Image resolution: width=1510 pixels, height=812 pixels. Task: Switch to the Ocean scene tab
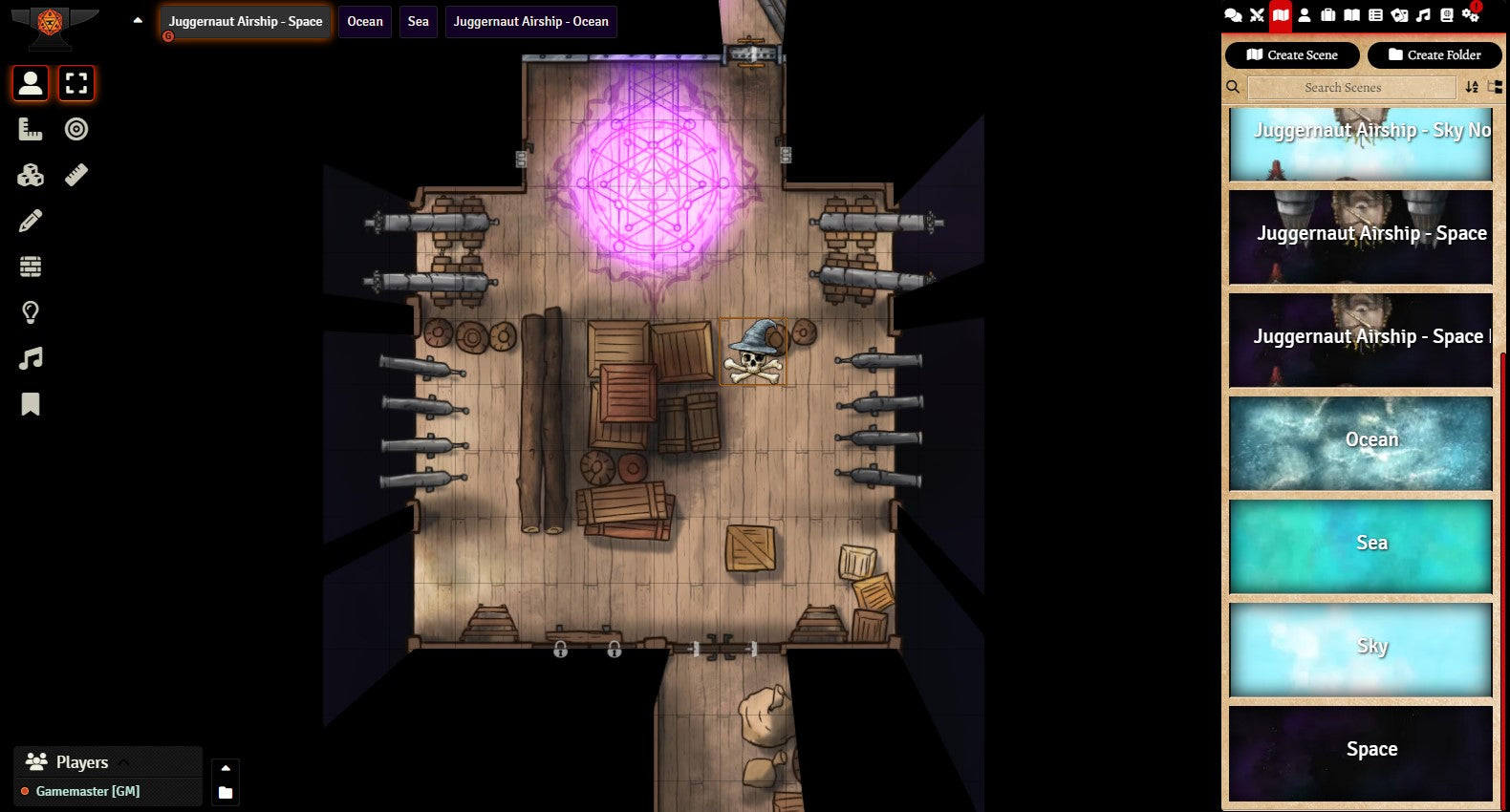click(364, 21)
